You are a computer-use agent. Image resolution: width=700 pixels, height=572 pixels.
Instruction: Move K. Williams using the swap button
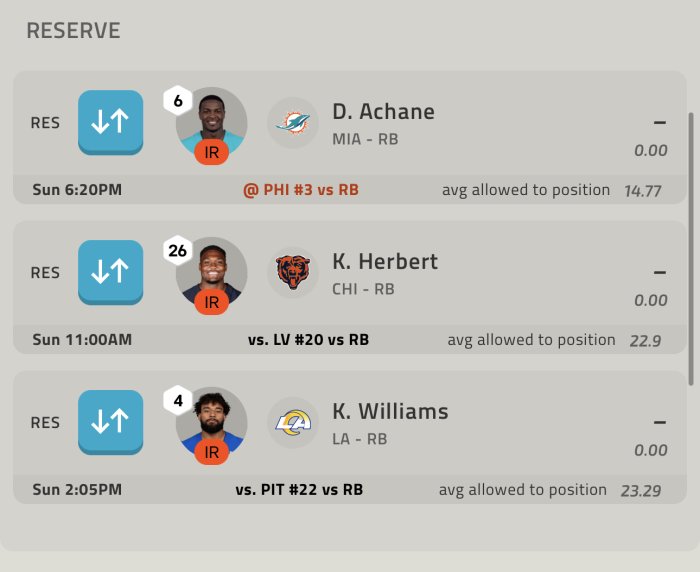[x=110, y=422]
